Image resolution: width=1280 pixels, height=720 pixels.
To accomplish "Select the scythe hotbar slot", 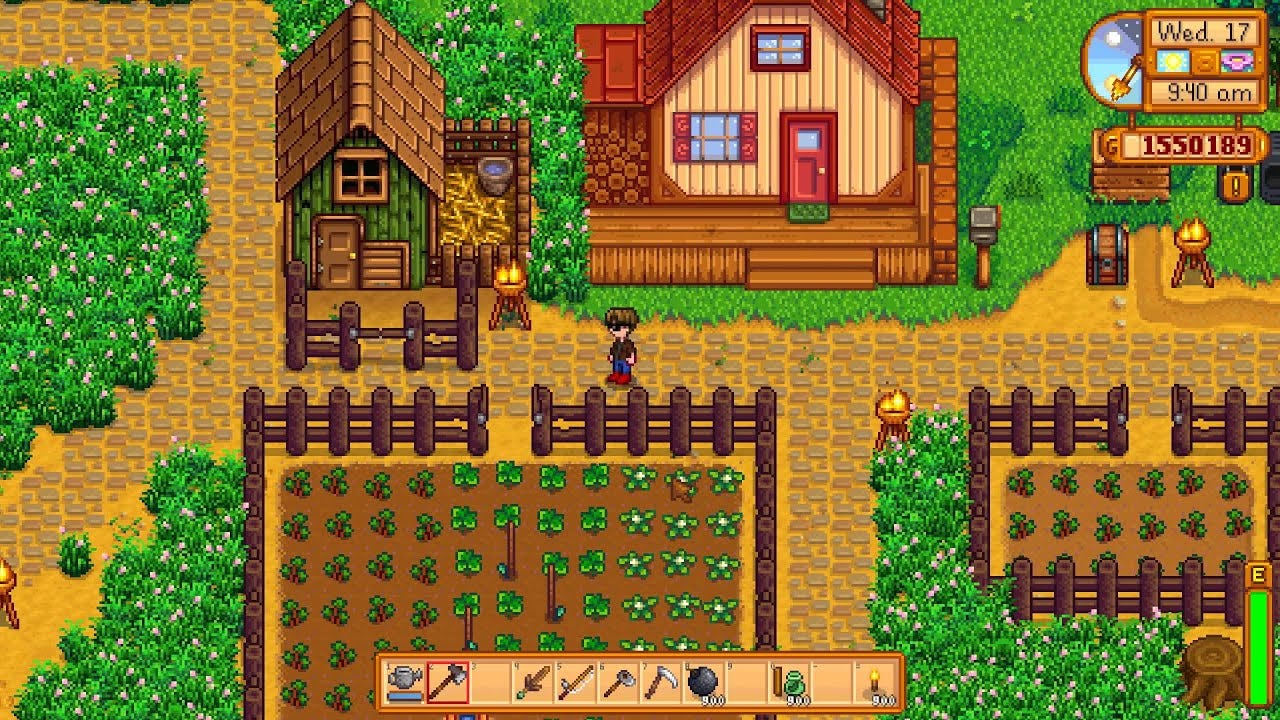I will [661, 683].
